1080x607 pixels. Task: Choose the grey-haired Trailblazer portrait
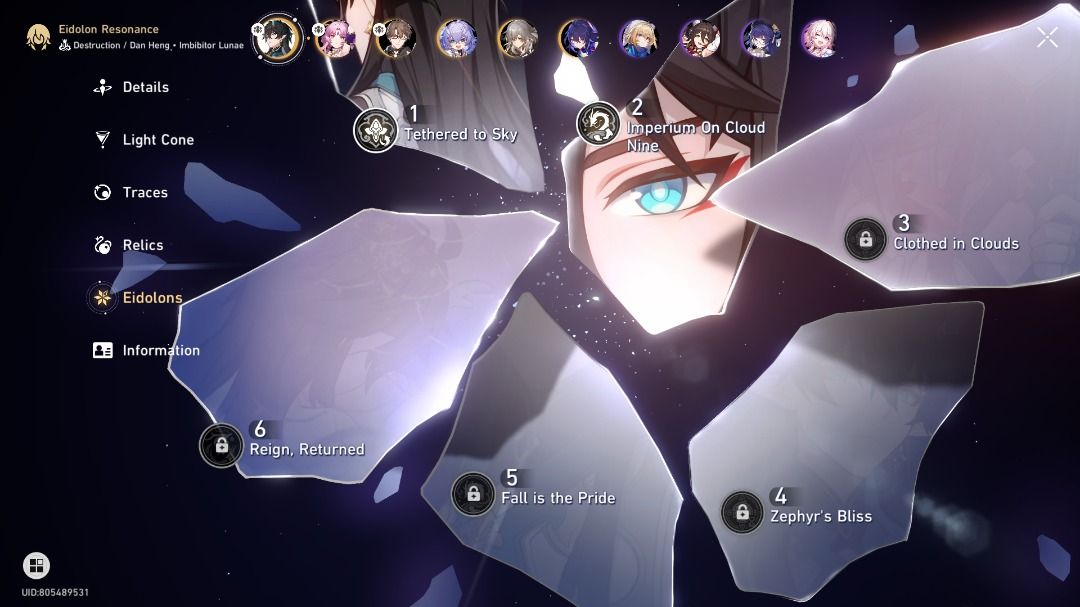517,39
